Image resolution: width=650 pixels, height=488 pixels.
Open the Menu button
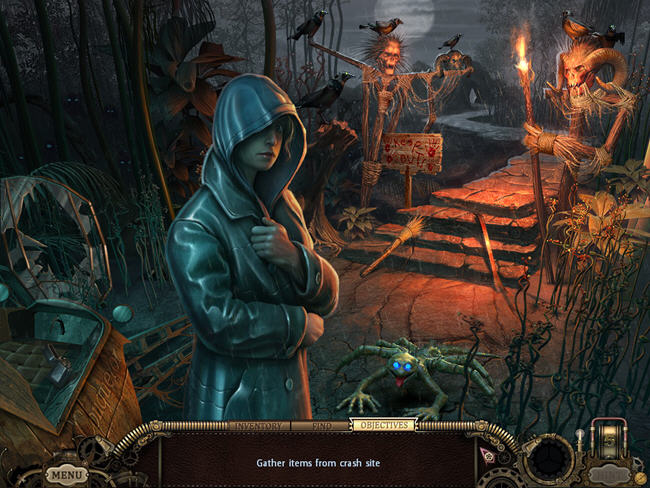click(66, 474)
